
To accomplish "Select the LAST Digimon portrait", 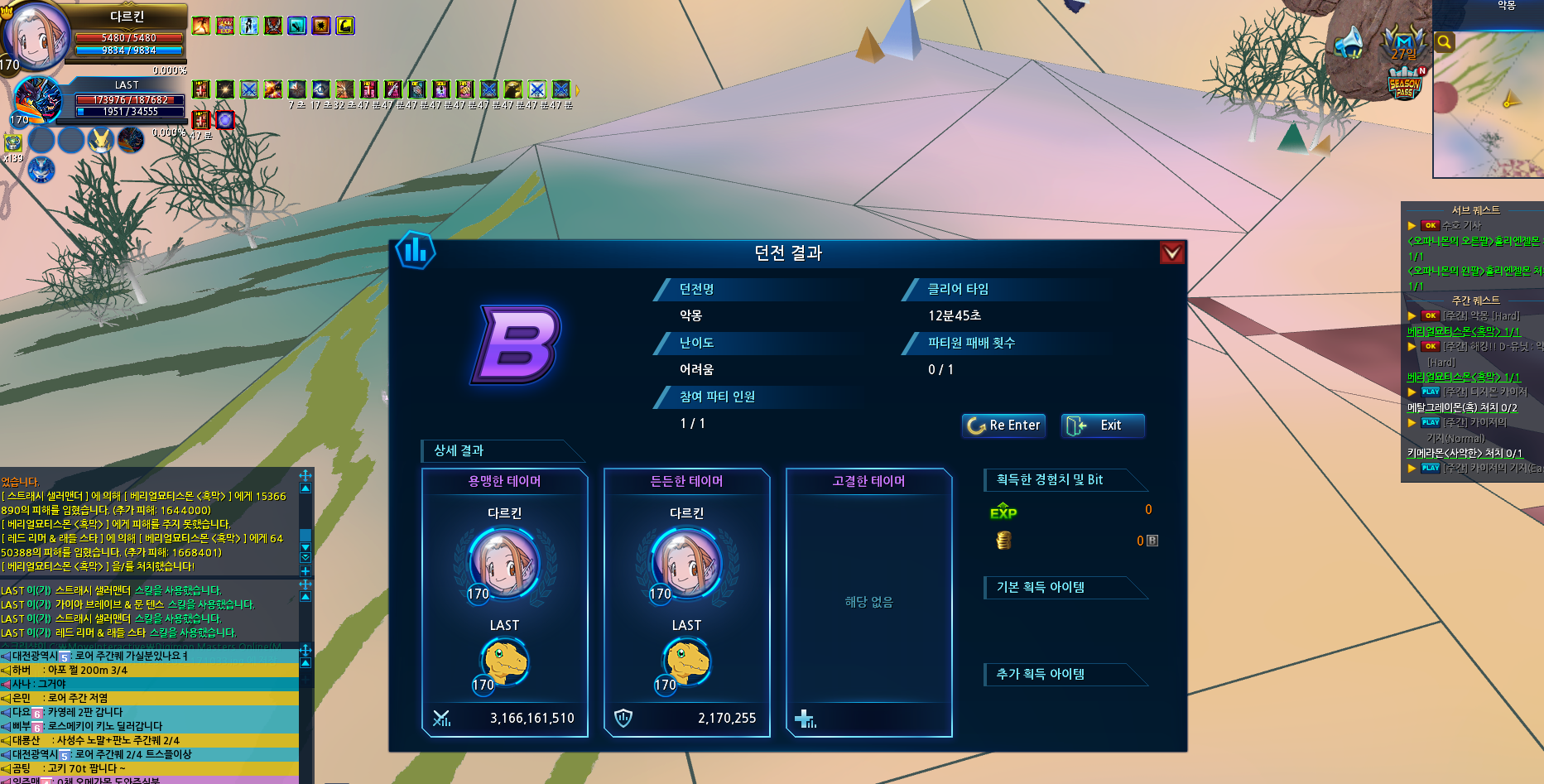I will [x=38, y=101].
